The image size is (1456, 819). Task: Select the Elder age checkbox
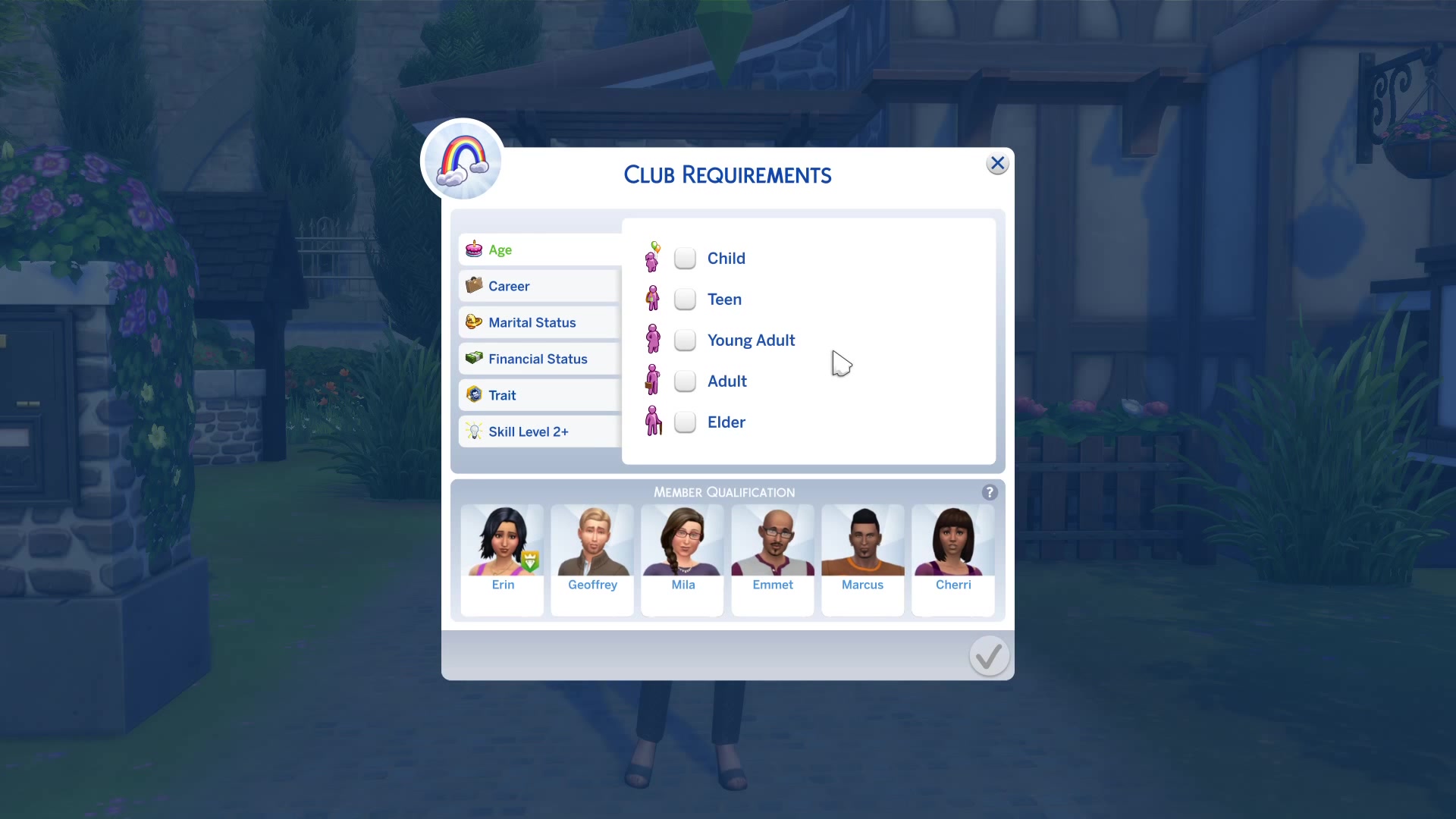(685, 422)
